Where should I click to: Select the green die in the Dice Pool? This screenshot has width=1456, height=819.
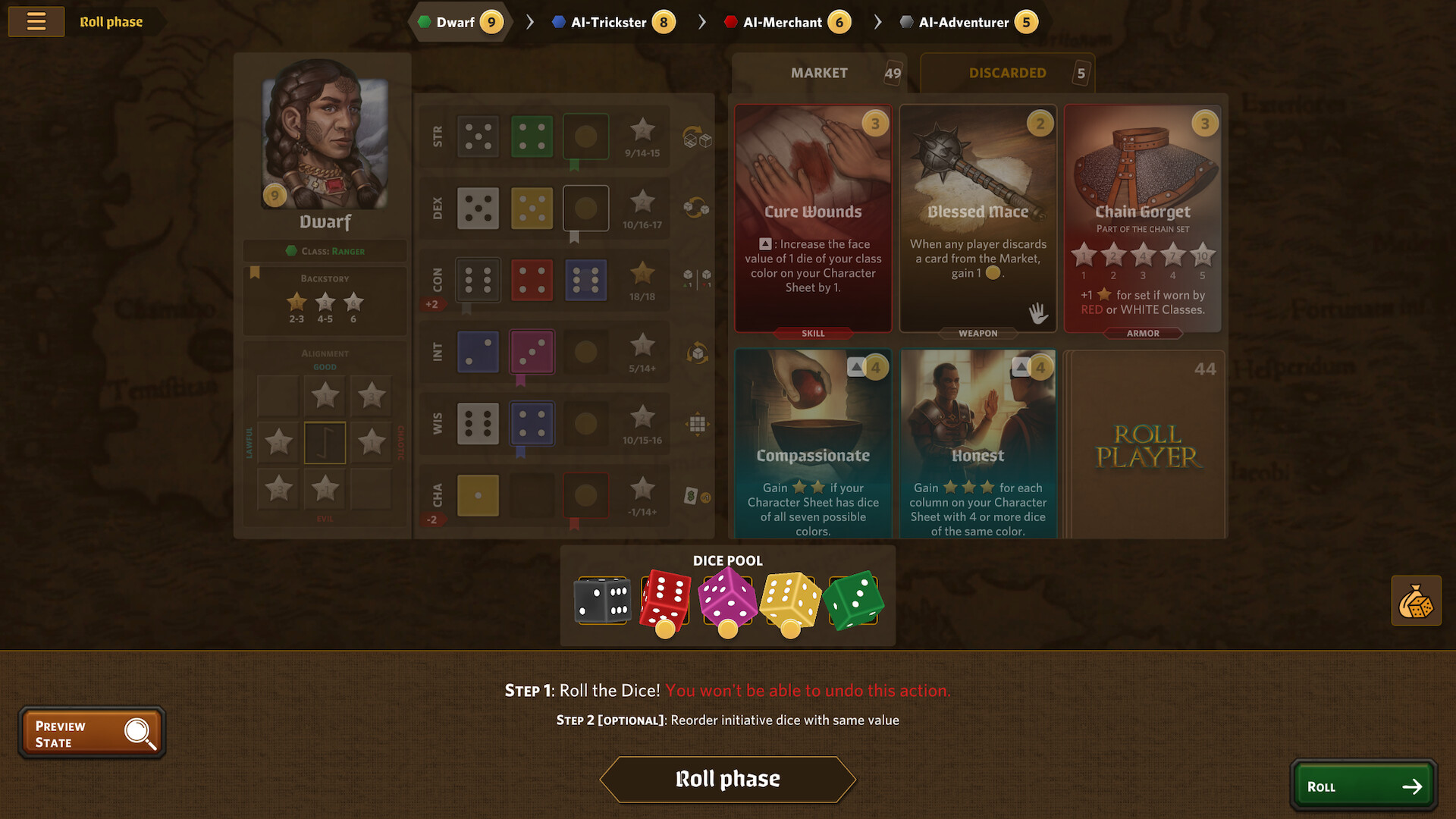click(854, 599)
